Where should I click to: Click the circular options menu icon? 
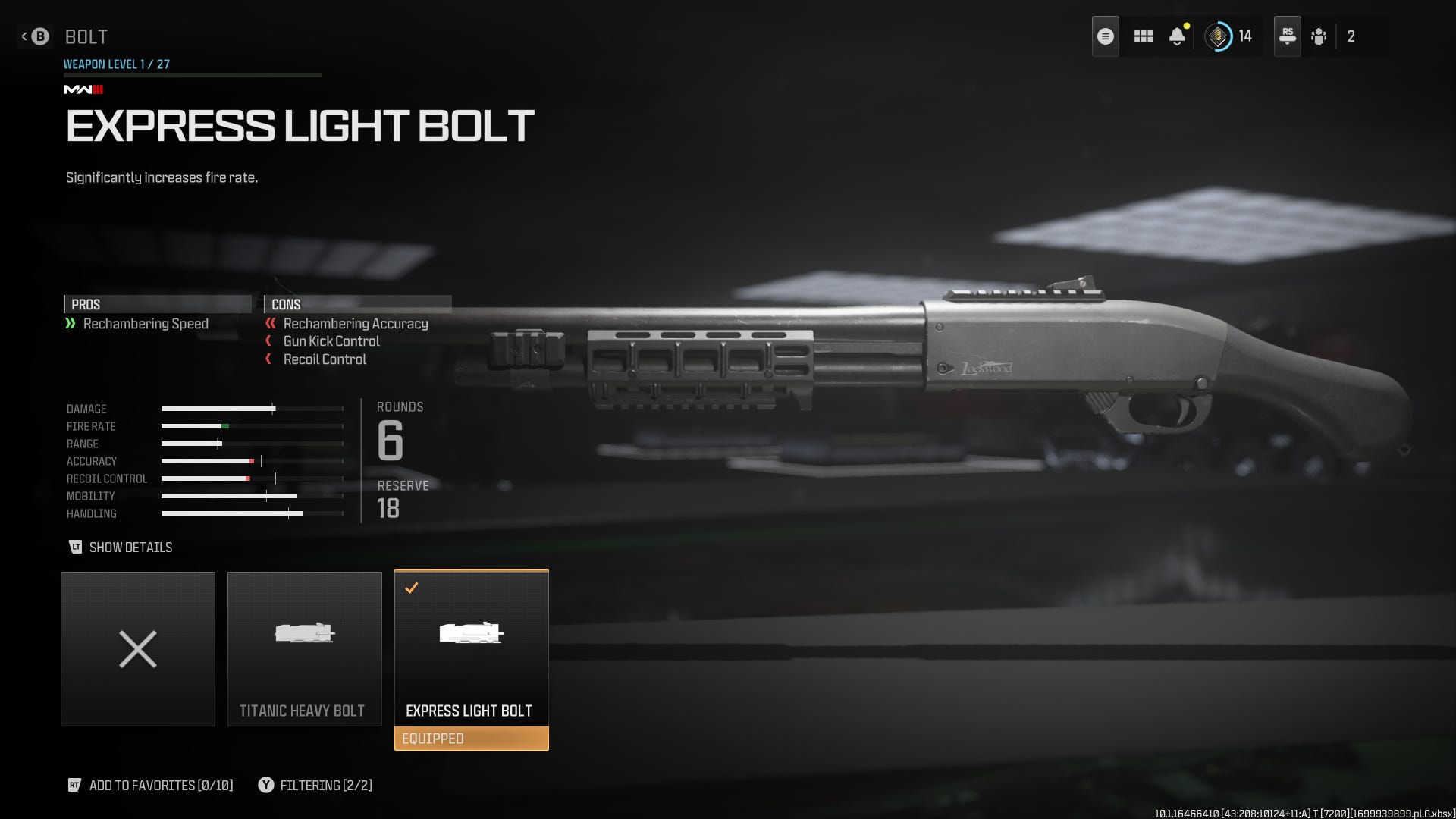(1105, 36)
